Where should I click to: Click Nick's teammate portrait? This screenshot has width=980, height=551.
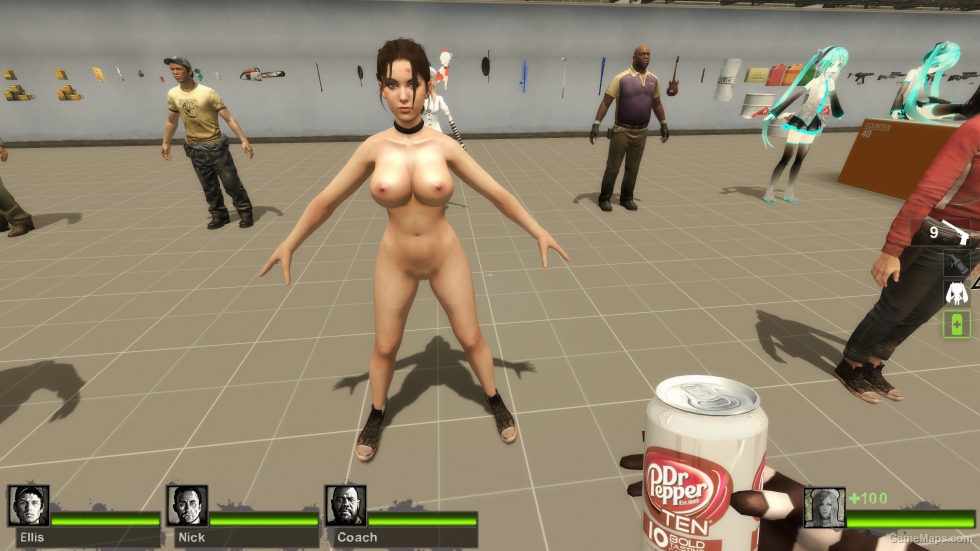(x=187, y=506)
